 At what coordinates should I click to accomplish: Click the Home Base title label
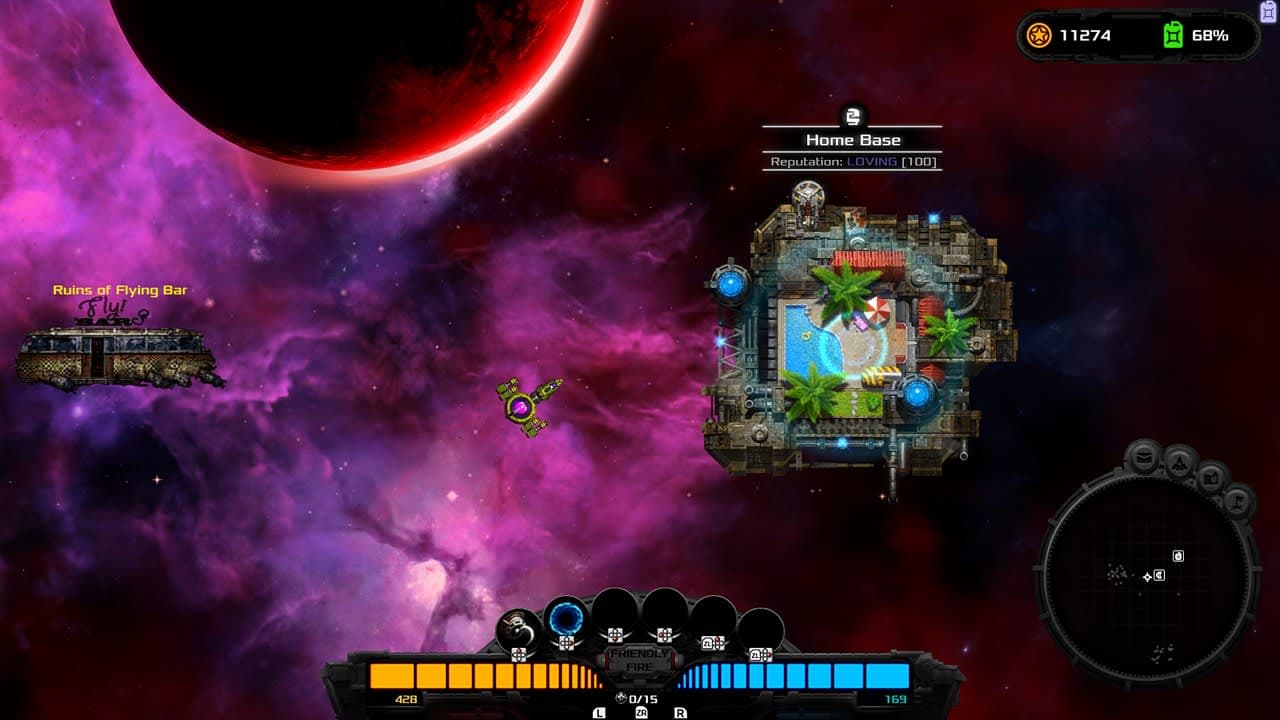coord(852,140)
